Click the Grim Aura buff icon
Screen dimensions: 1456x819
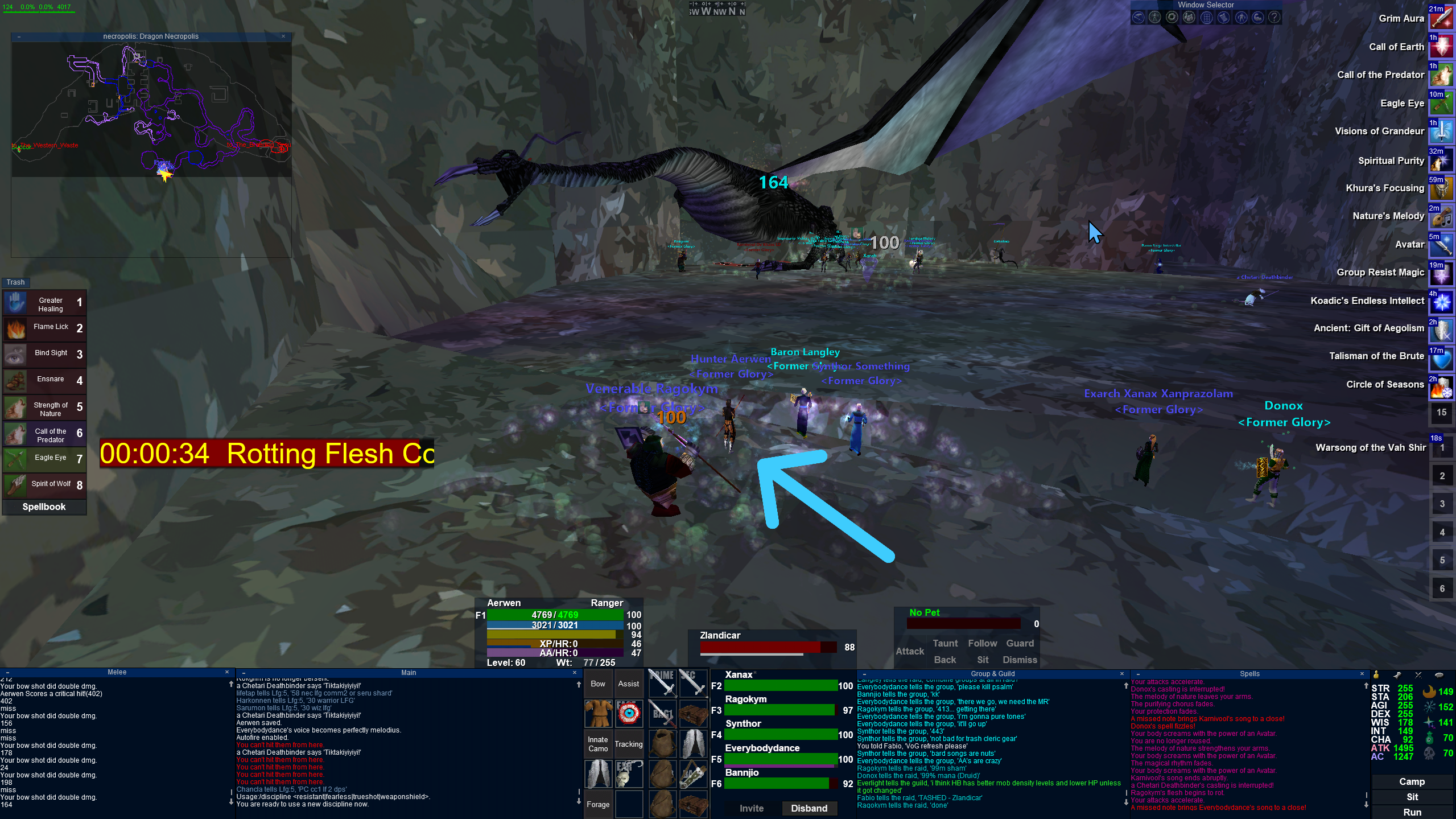click(x=1441, y=19)
